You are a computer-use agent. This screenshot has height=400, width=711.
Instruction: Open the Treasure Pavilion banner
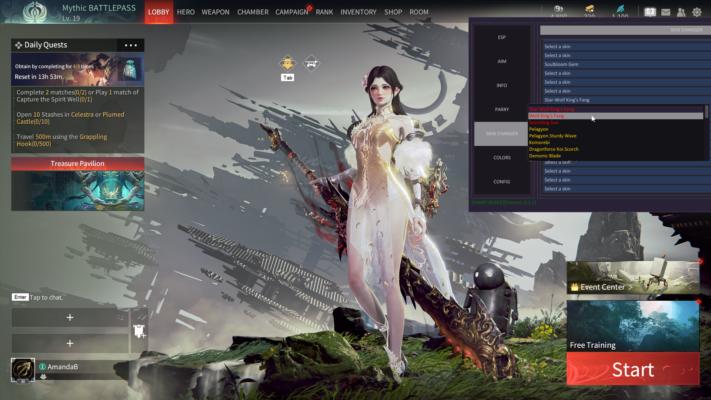click(x=77, y=164)
